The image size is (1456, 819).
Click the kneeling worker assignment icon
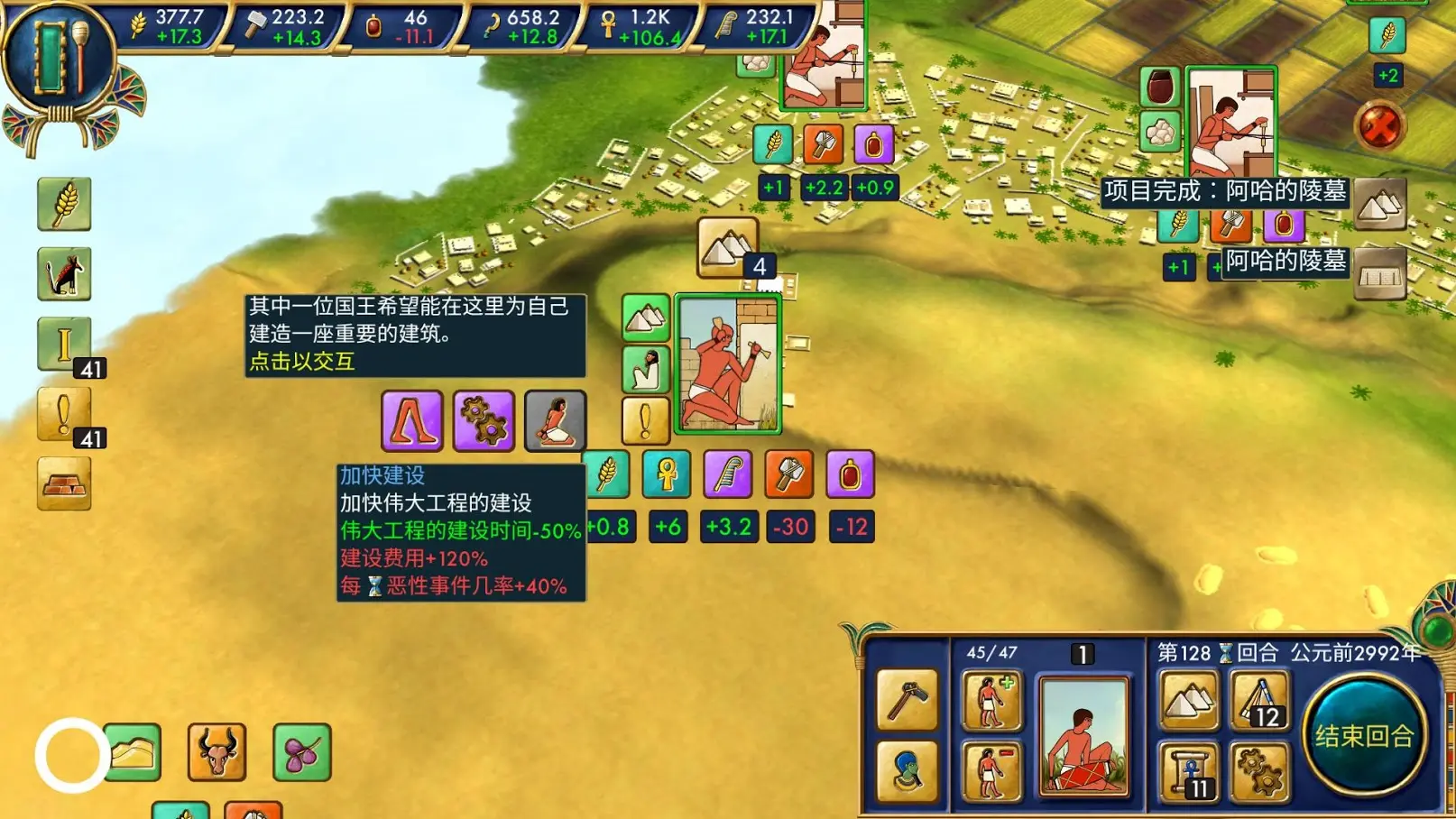(x=554, y=420)
